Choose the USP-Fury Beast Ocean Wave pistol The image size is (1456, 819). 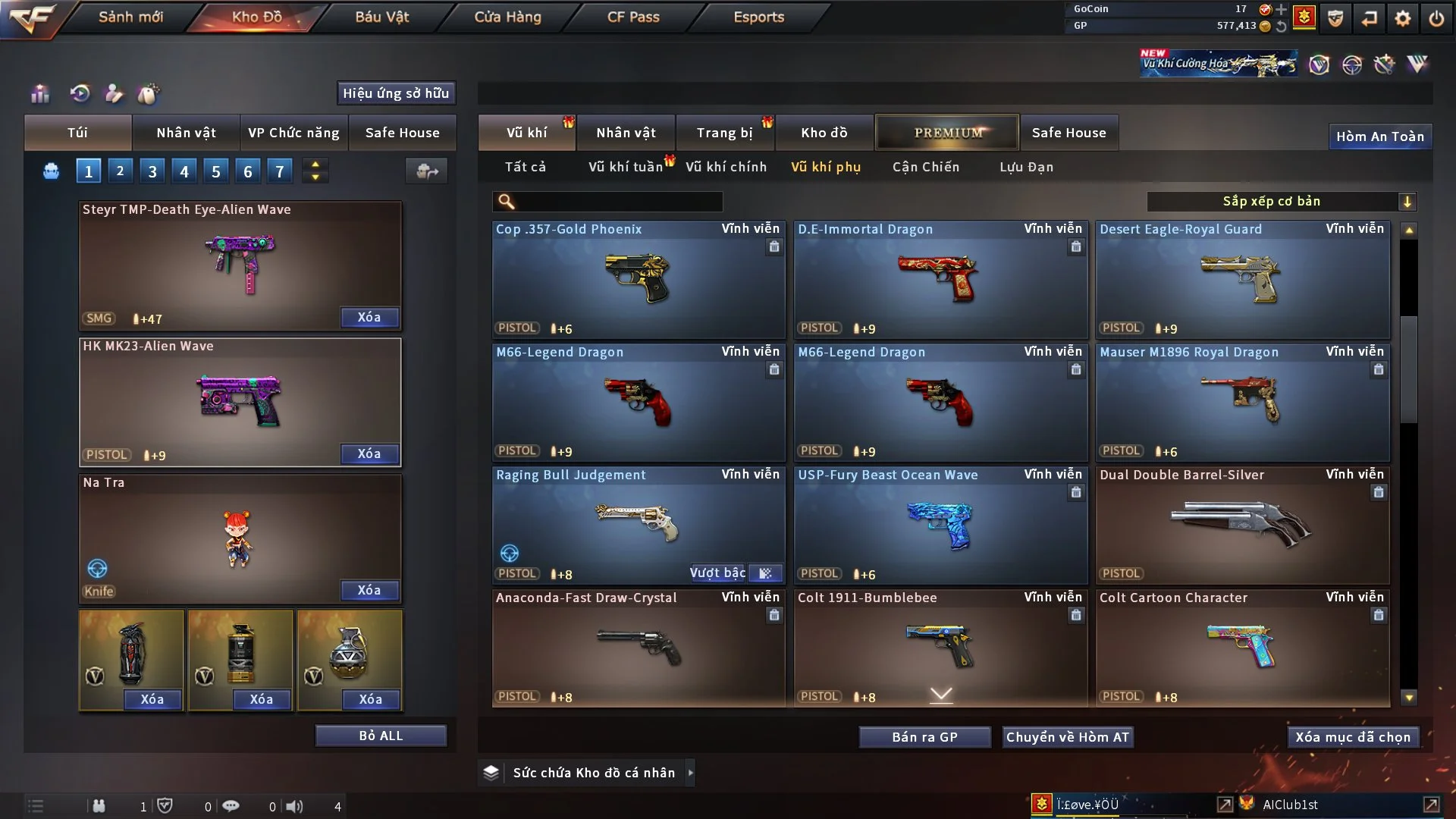coord(940,525)
